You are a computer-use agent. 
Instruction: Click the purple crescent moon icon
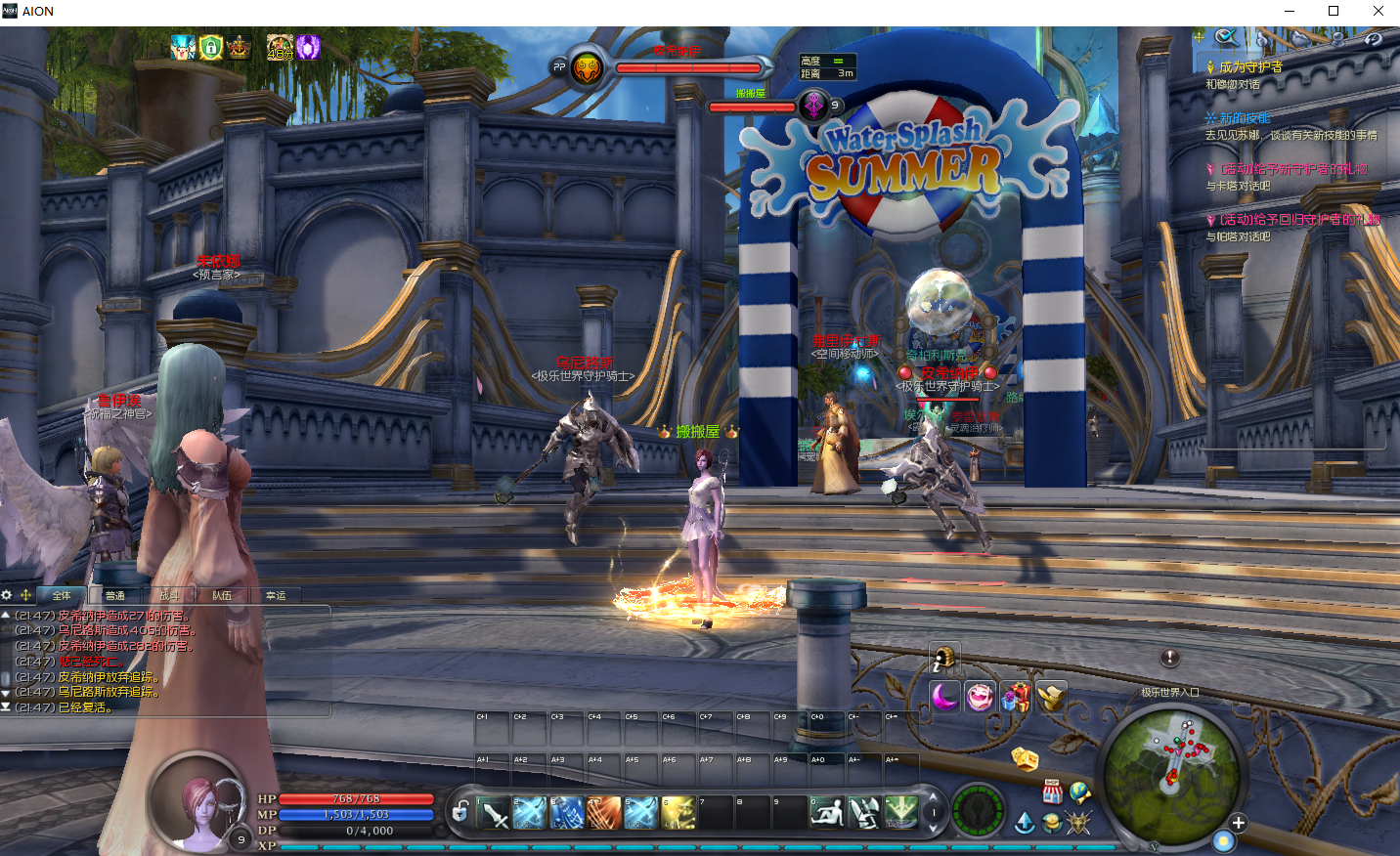click(x=944, y=697)
